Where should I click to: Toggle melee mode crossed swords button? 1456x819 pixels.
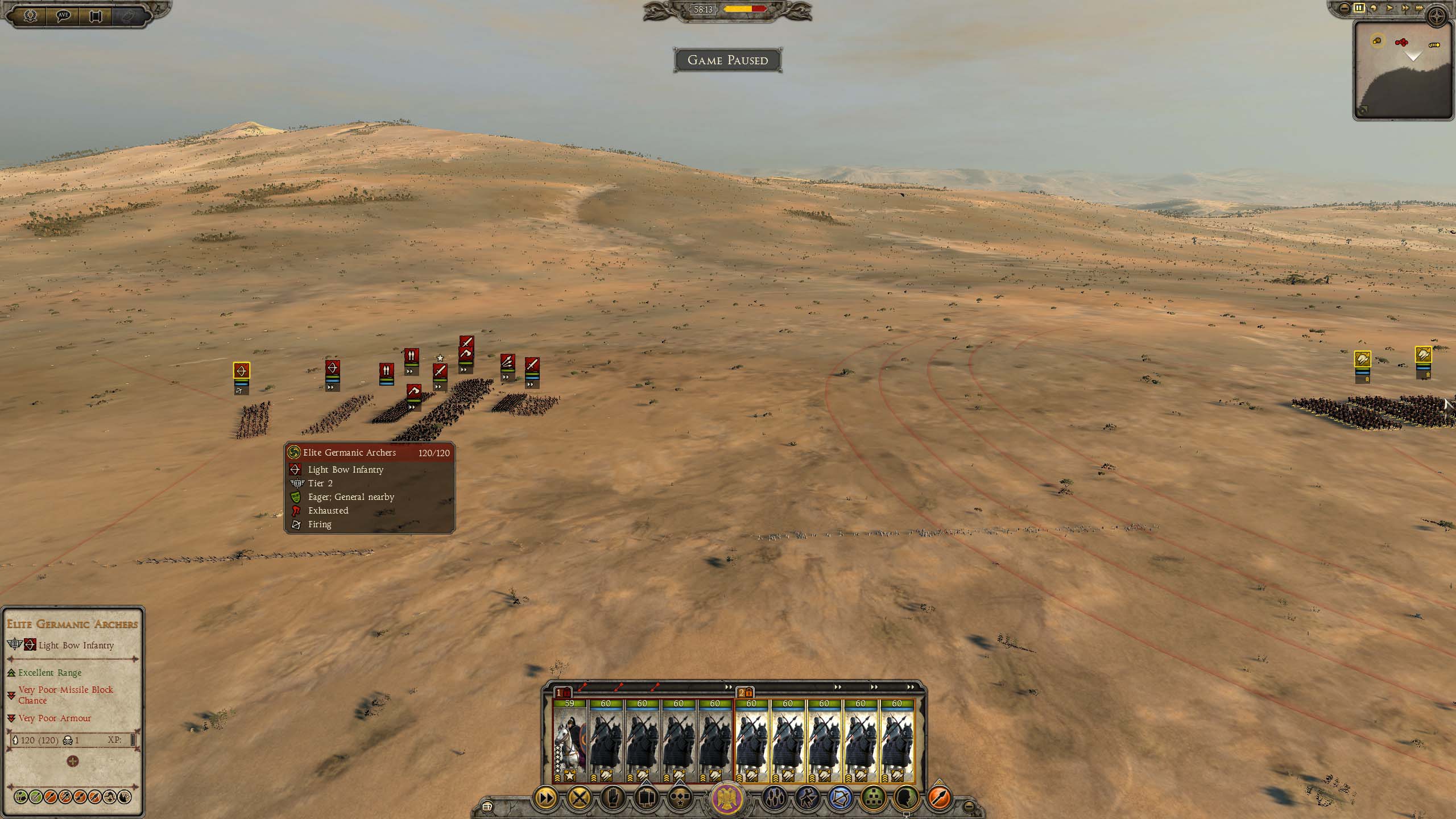click(579, 798)
